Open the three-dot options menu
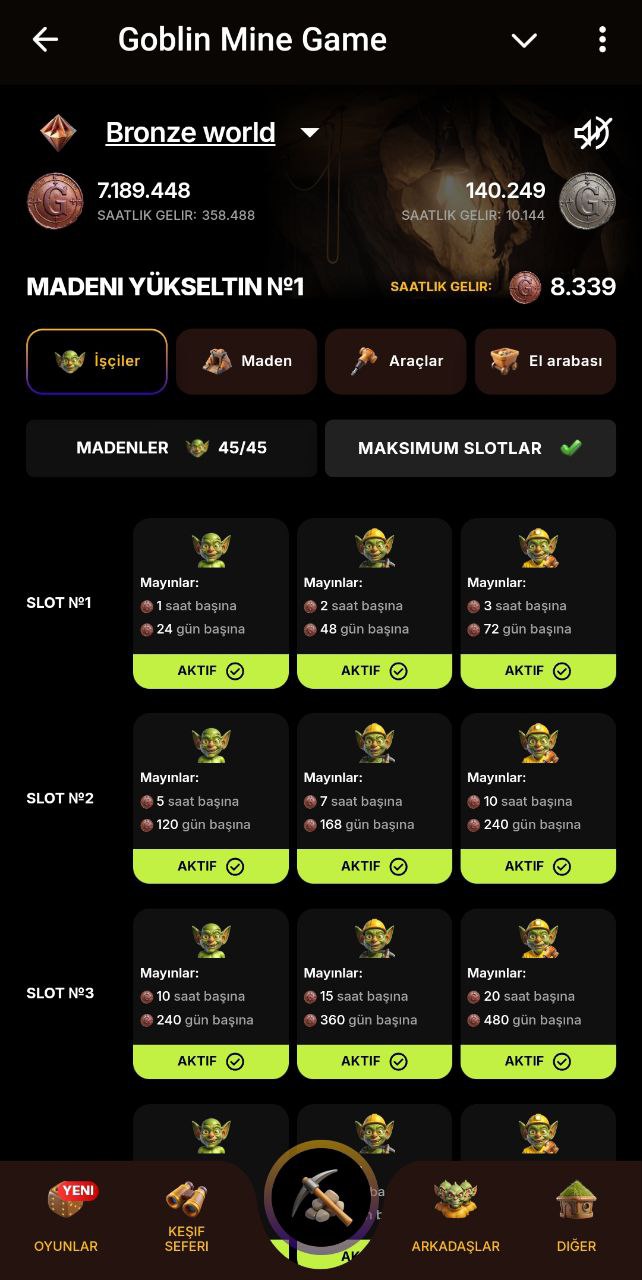The height and width of the screenshot is (1280, 642). (601, 40)
